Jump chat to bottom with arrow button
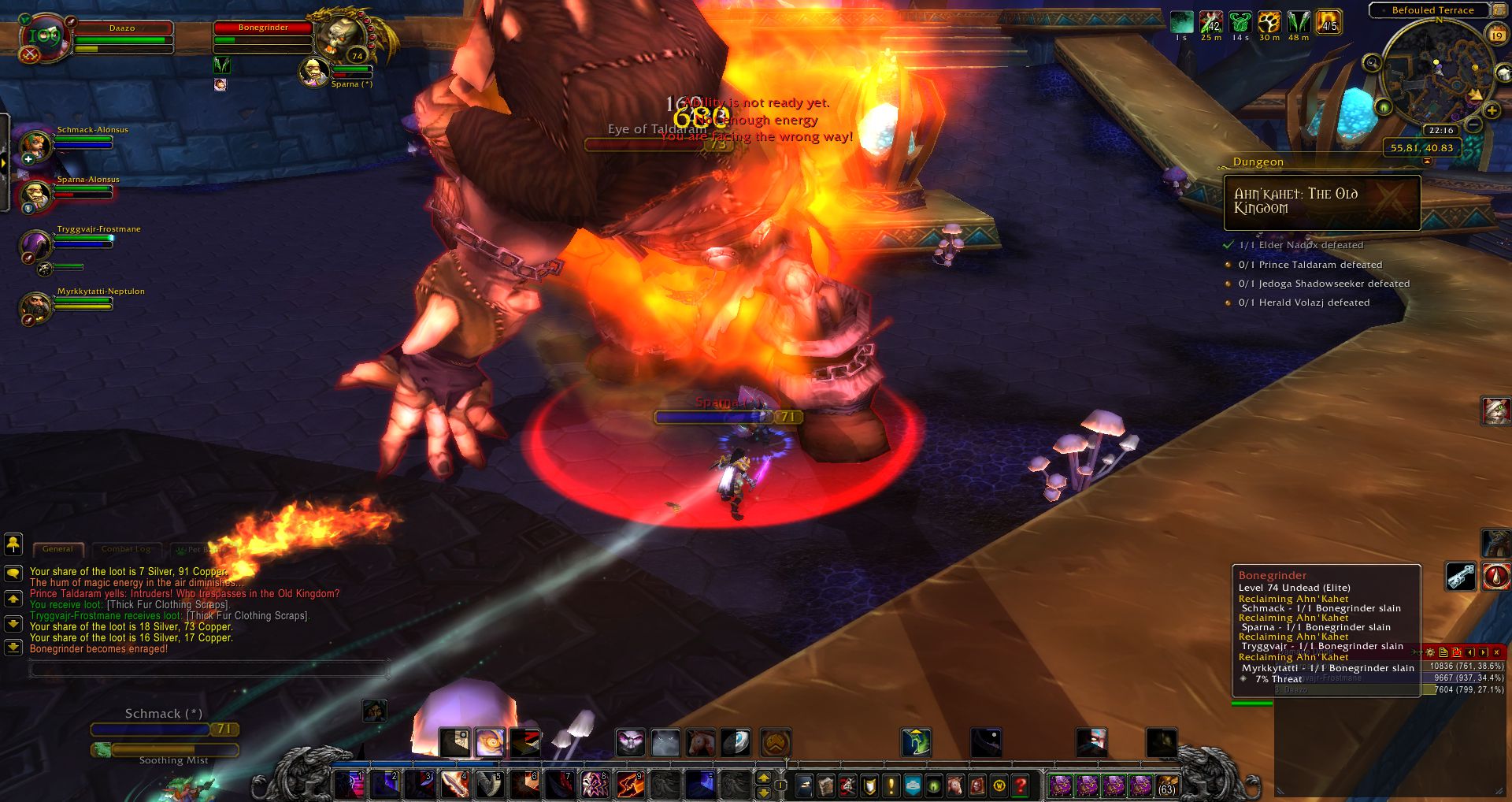Screen dimensions: 1512x802 pos(13,648)
